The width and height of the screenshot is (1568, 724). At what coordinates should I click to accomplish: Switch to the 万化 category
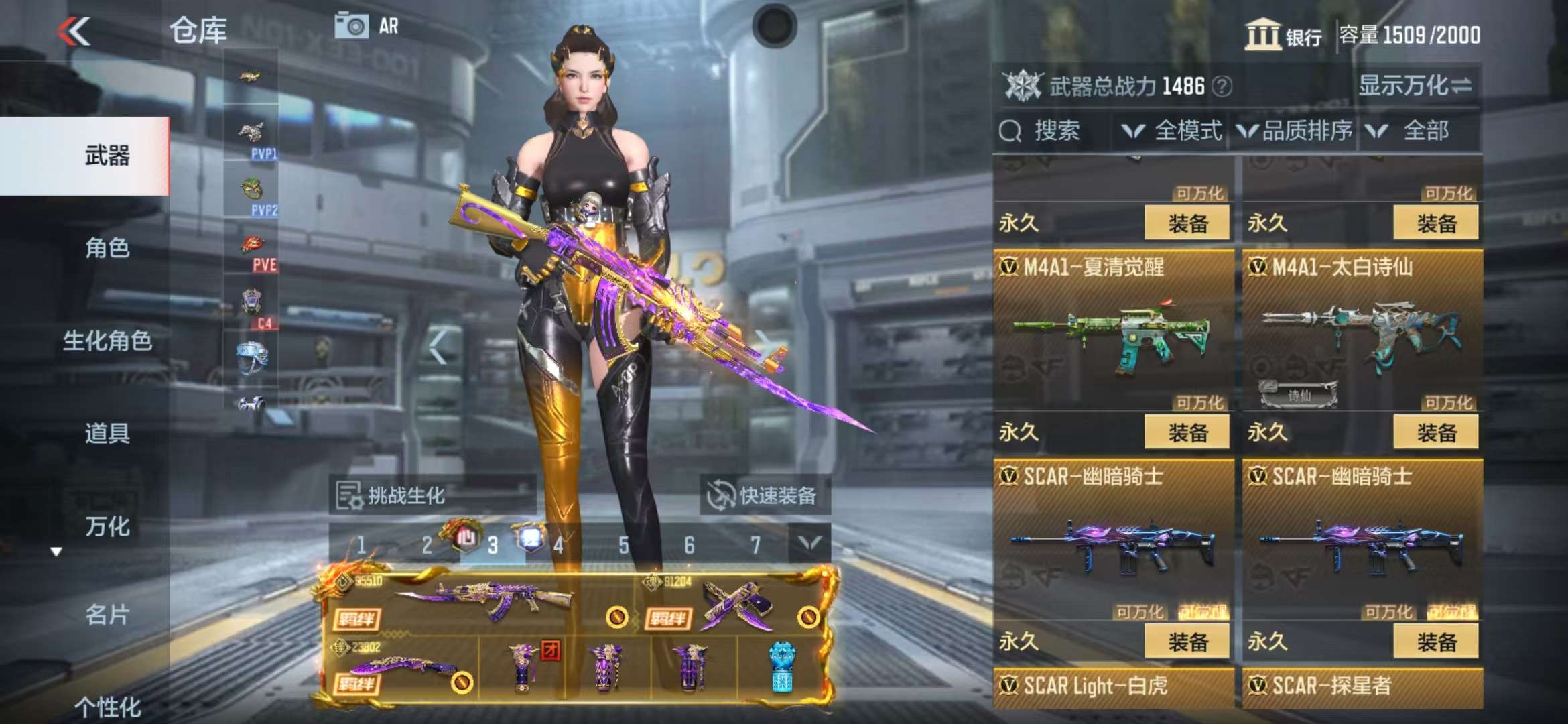107,526
